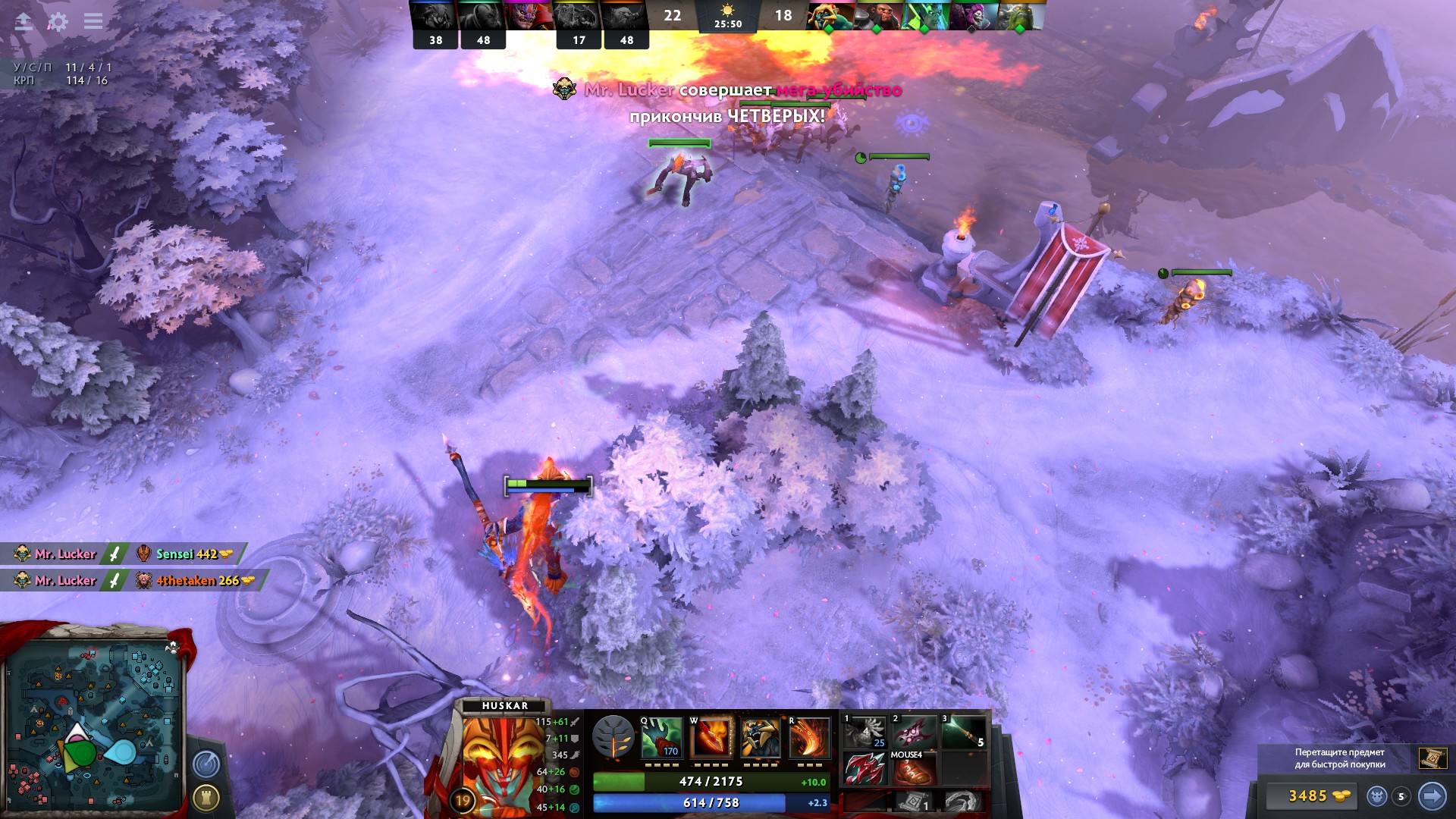Open the hamburger menu at top left
The height and width of the screenshot is (819, 1456).
pos(93,22)
